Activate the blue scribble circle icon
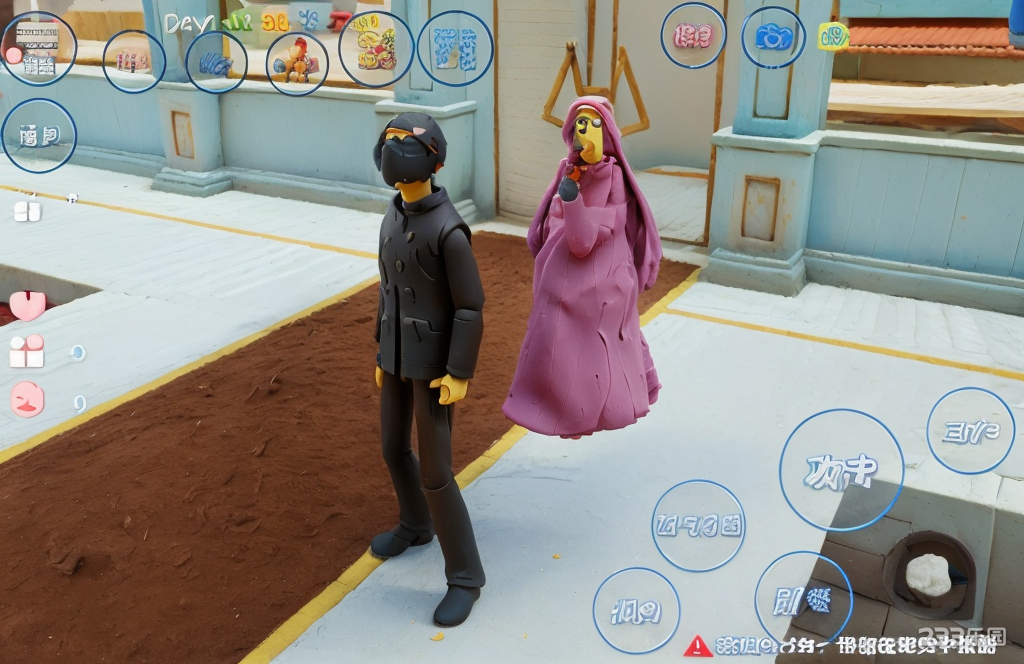Image resolution: width=1024 pixels, height=664 pixels. pyautogui.click(x=216, y=62)
